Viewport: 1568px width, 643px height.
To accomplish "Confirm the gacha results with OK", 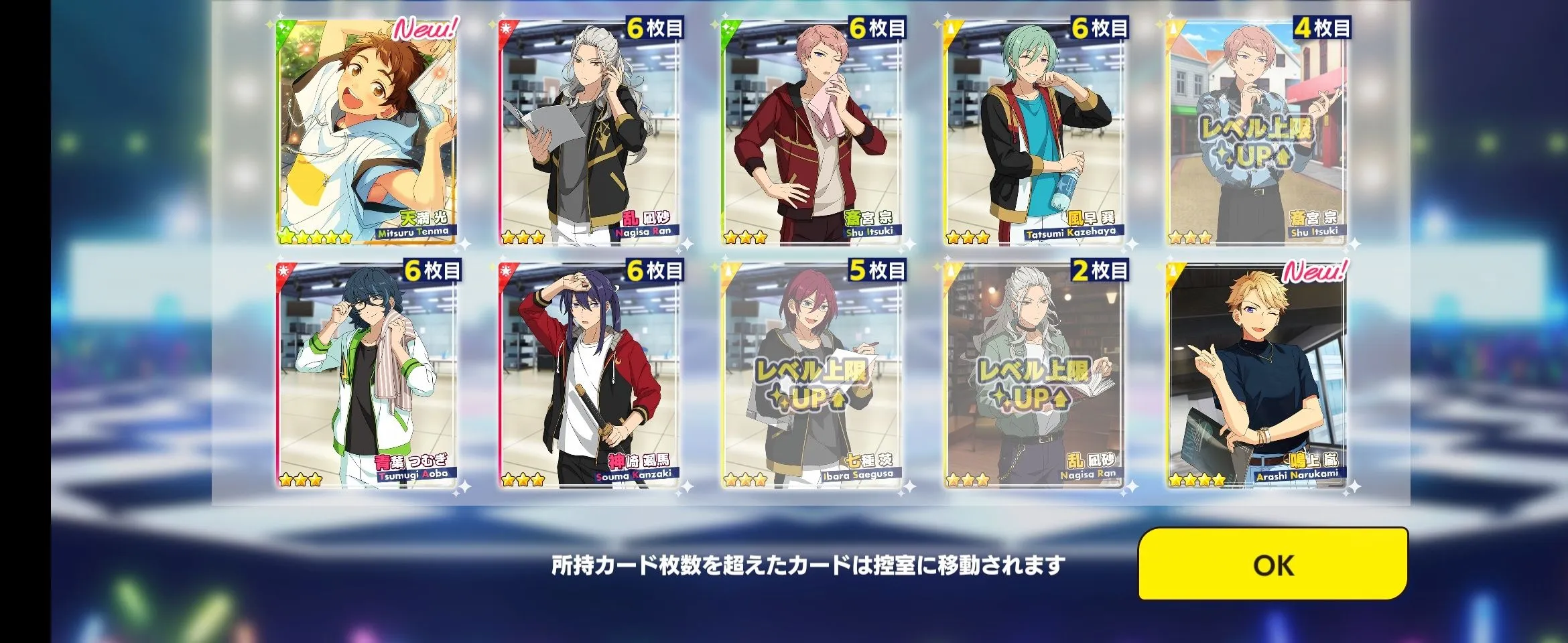I will pos(1272,565).
